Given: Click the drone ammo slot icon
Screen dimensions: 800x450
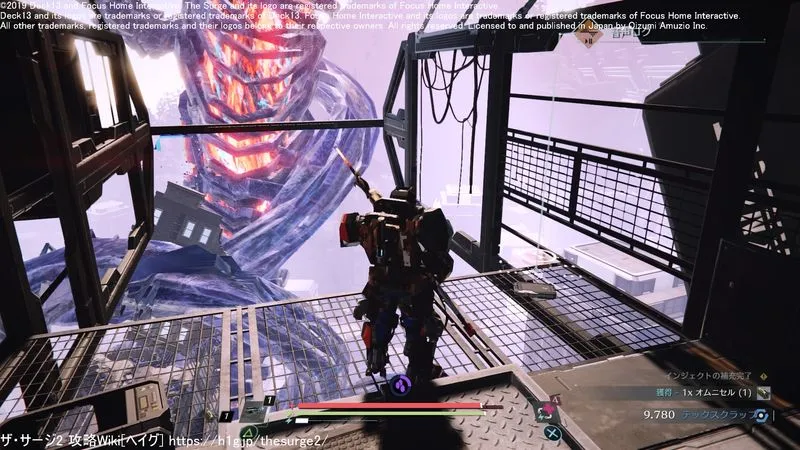Looking at the screenshot, I should point(252,411).
